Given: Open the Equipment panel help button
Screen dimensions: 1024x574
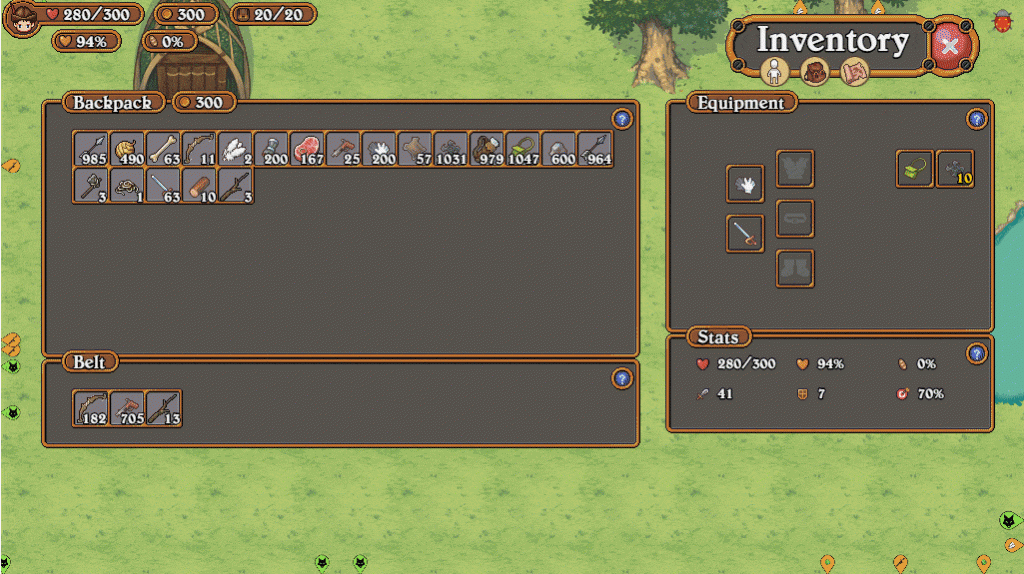Looking at the screenshot, I should [x=977, y=119].
